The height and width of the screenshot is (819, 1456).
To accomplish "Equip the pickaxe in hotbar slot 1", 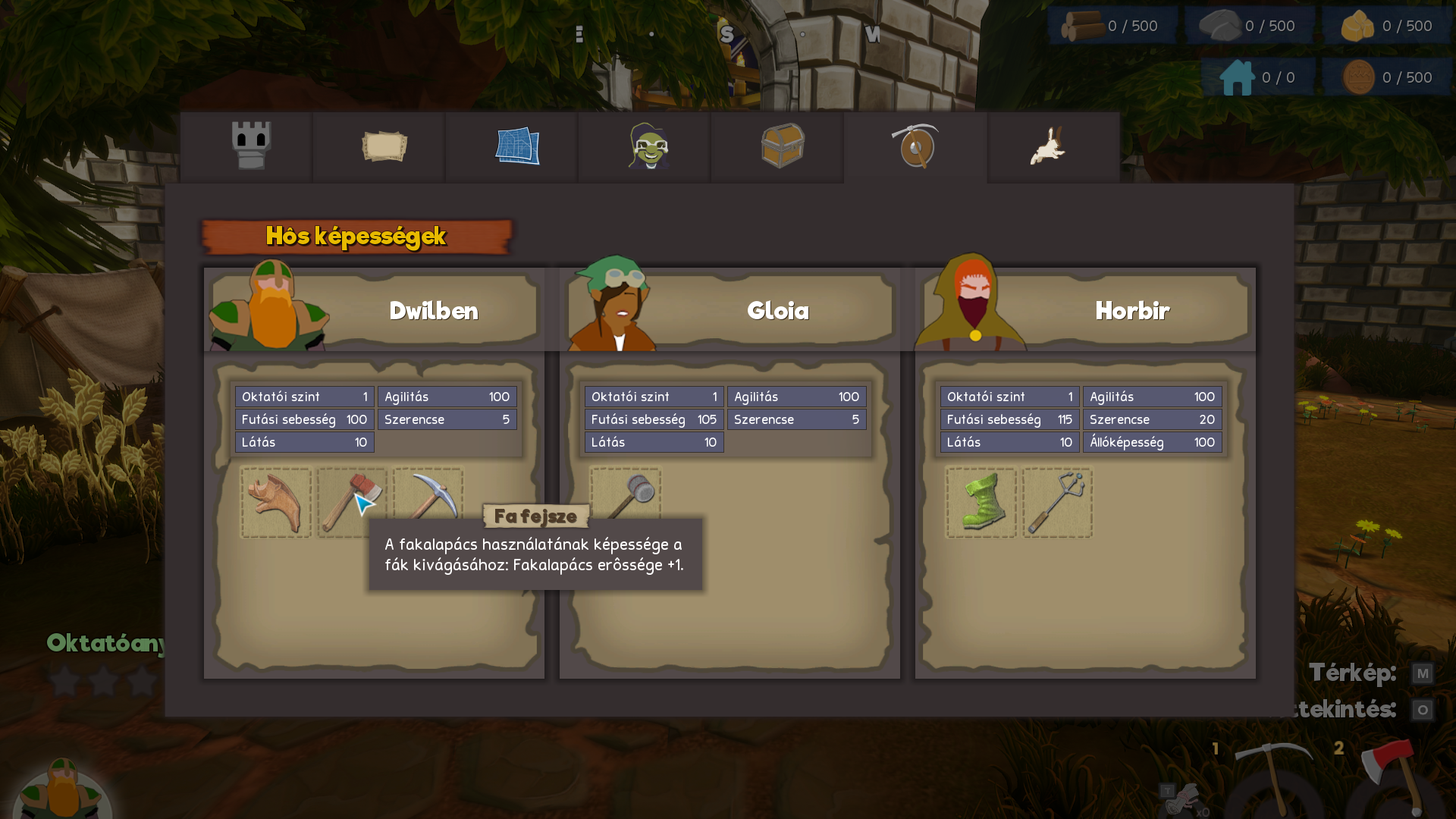I will coord(1272,777).
